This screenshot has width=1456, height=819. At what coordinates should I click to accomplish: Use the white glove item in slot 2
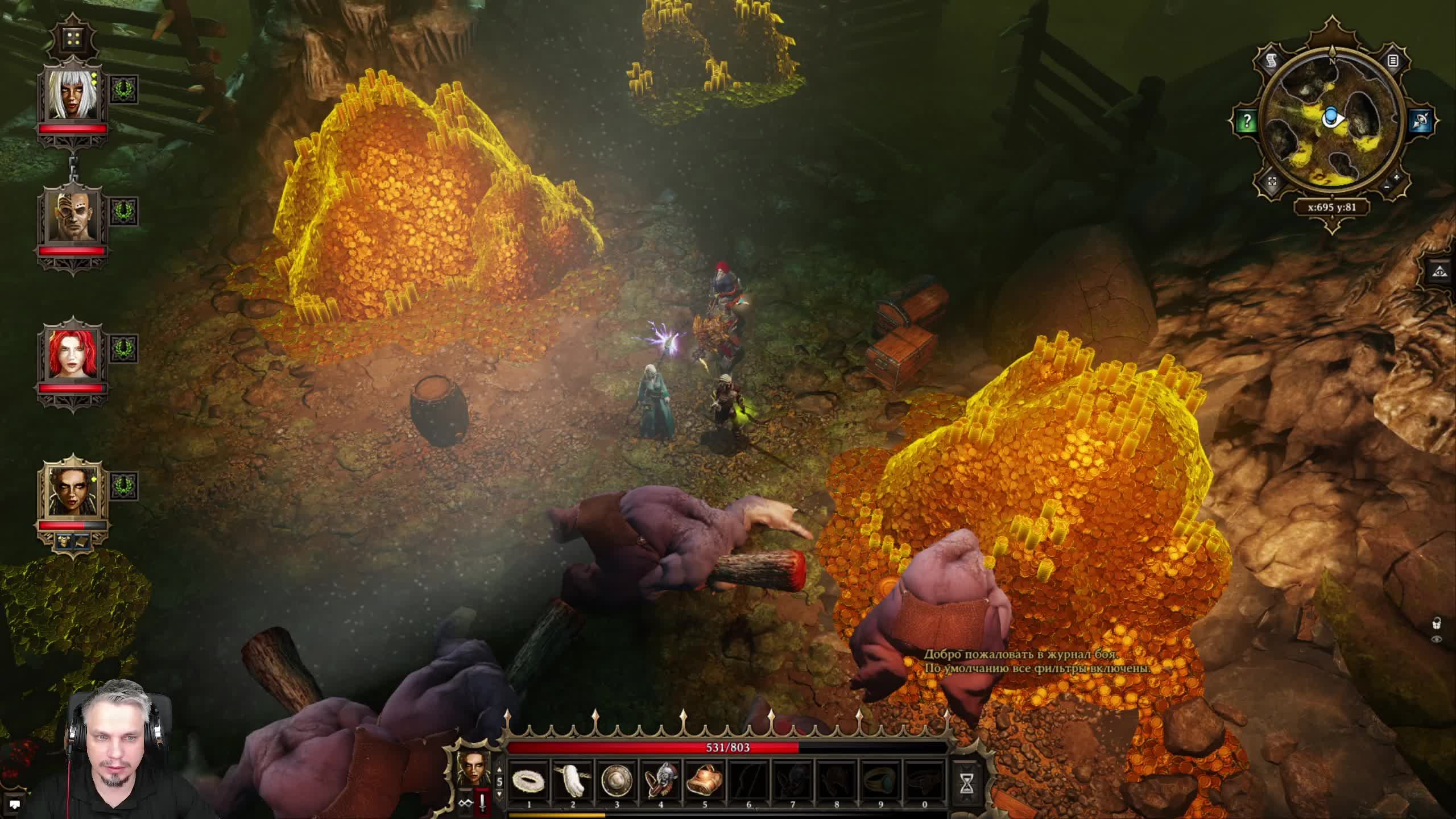pyautogui.click(x=573, y=780)
